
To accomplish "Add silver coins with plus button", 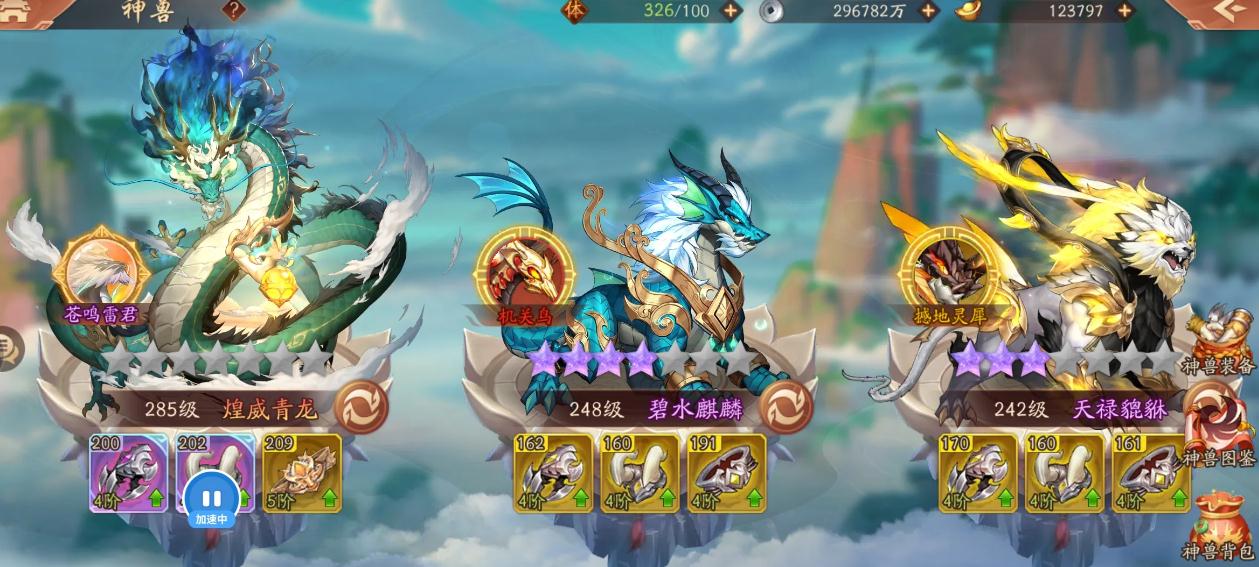I will [x=929, y=11].
